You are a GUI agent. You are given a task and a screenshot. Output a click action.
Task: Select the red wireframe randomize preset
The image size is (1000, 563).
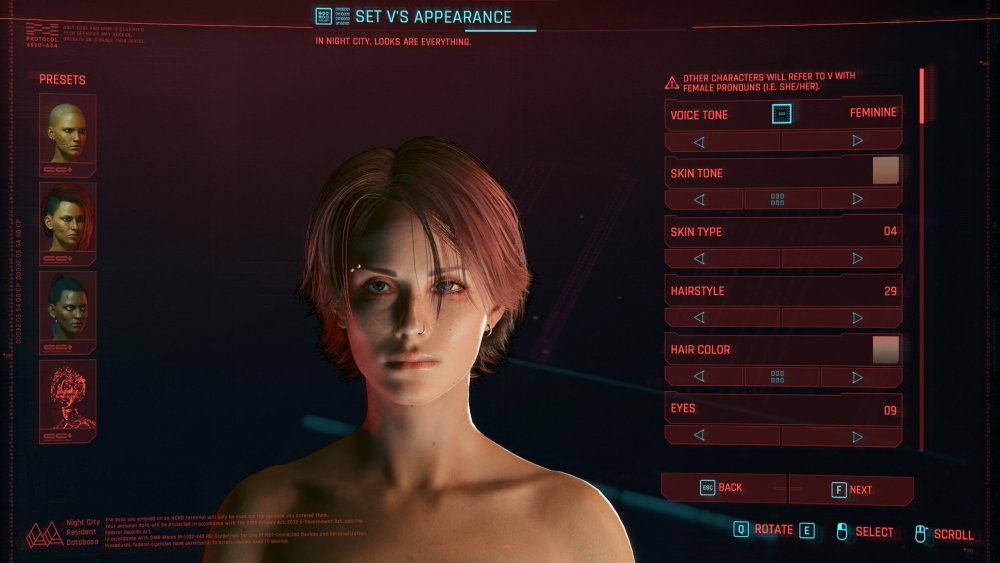click(x=68, y=400)
